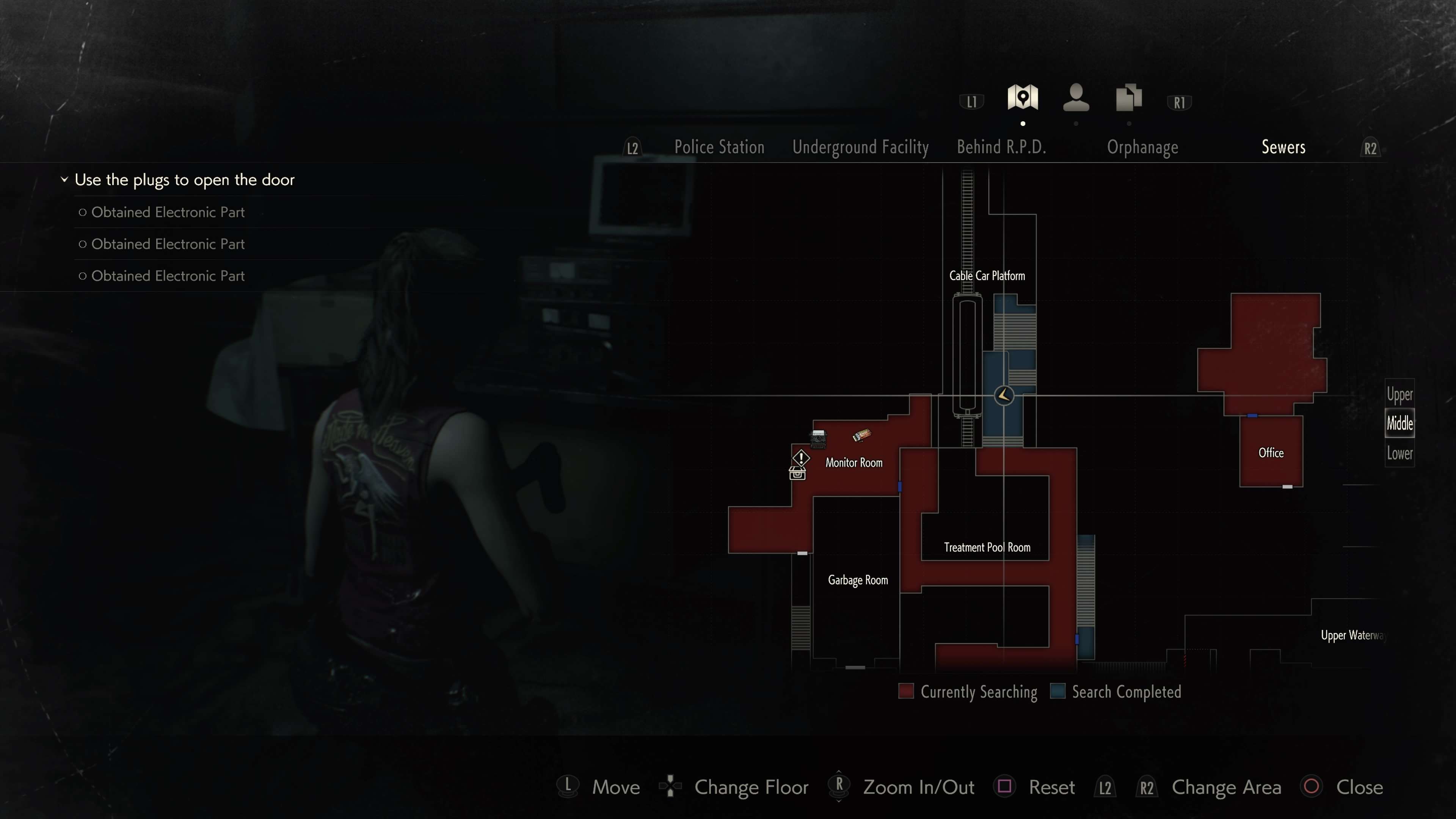The image size is (1456, 819).
Task: Select the Garbage Room on the map
Action: coord(857,581)
